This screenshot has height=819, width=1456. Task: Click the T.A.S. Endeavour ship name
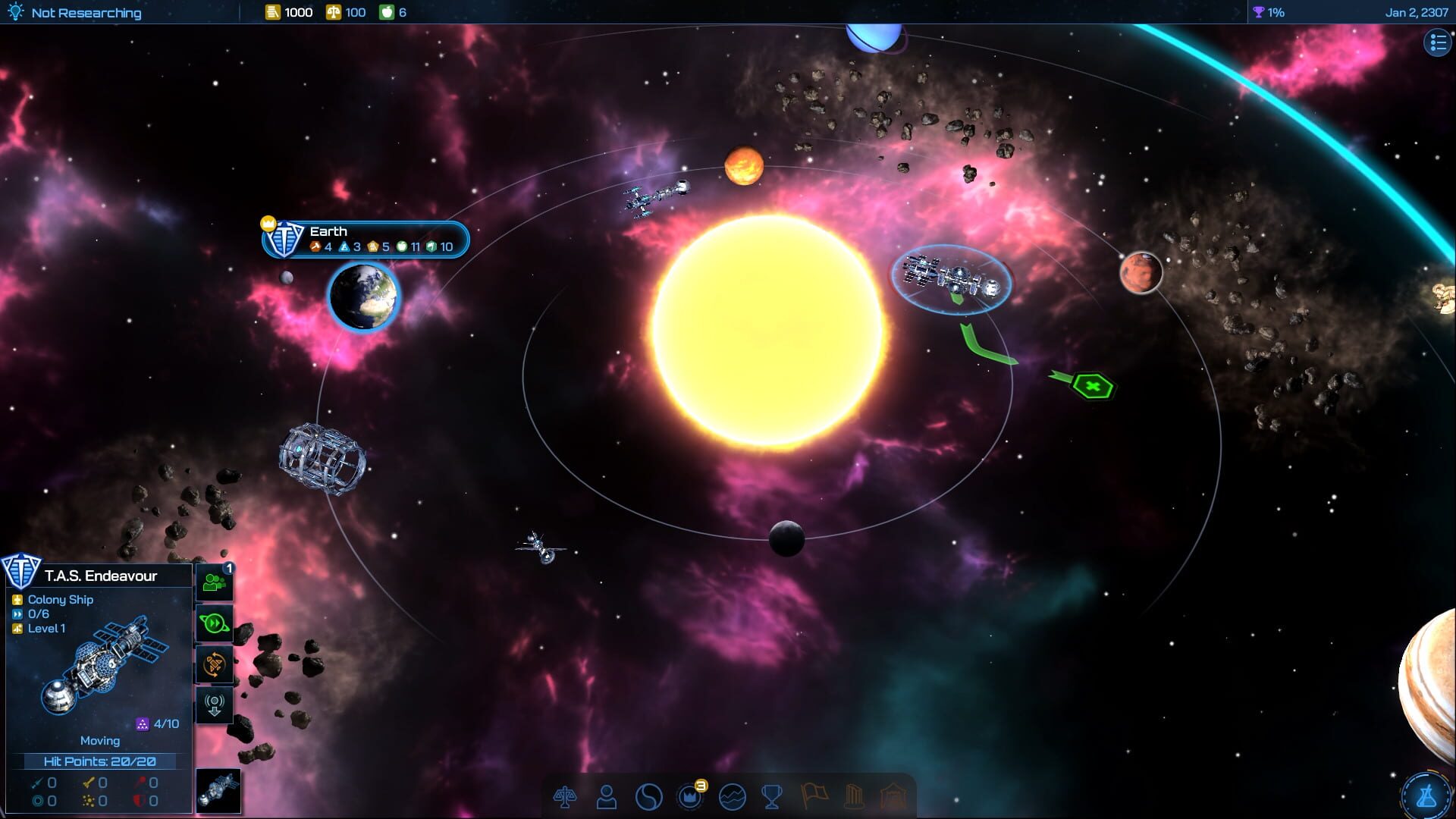point(100,576)
